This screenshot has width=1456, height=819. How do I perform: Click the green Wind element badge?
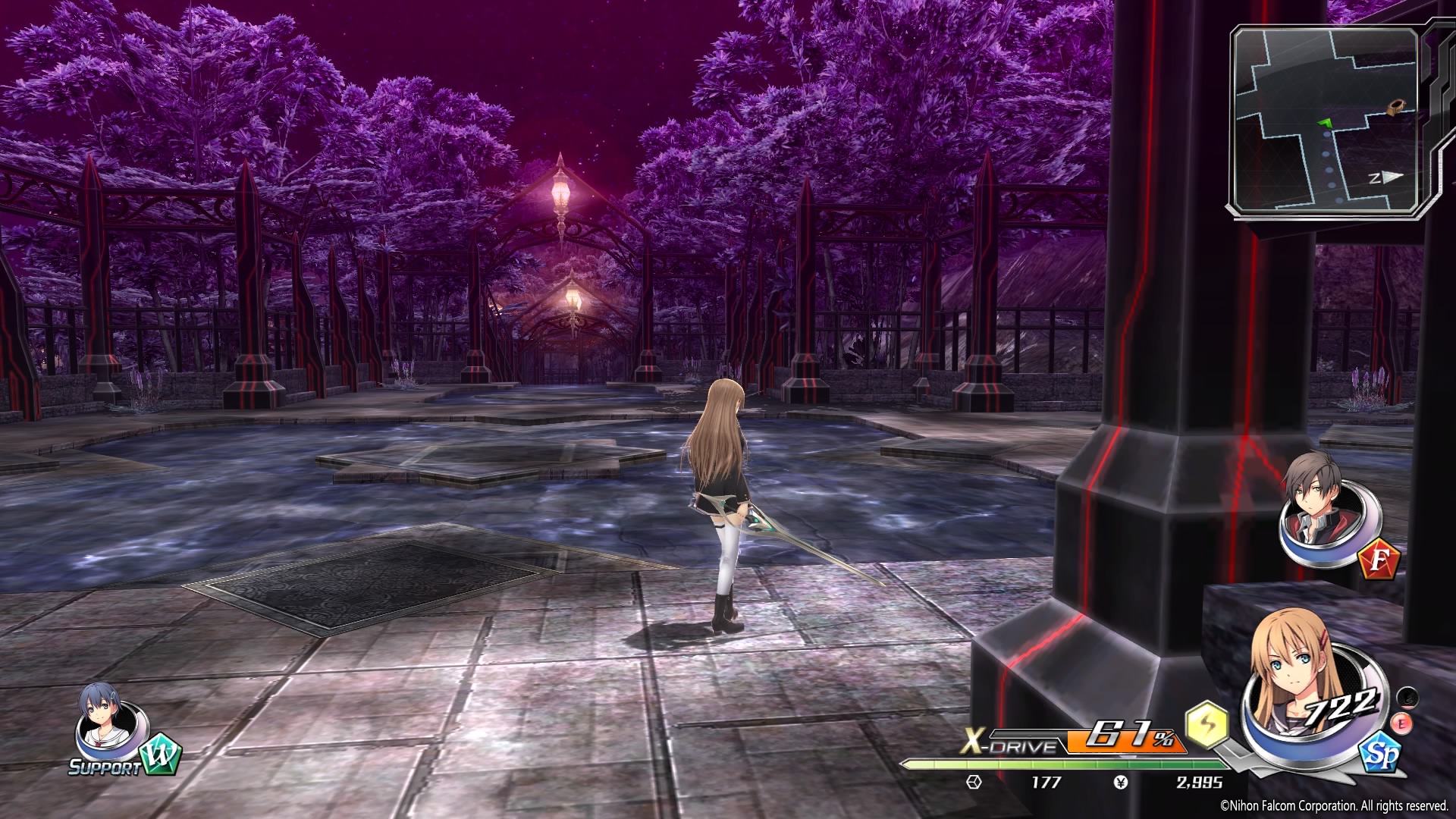[160, 754]
